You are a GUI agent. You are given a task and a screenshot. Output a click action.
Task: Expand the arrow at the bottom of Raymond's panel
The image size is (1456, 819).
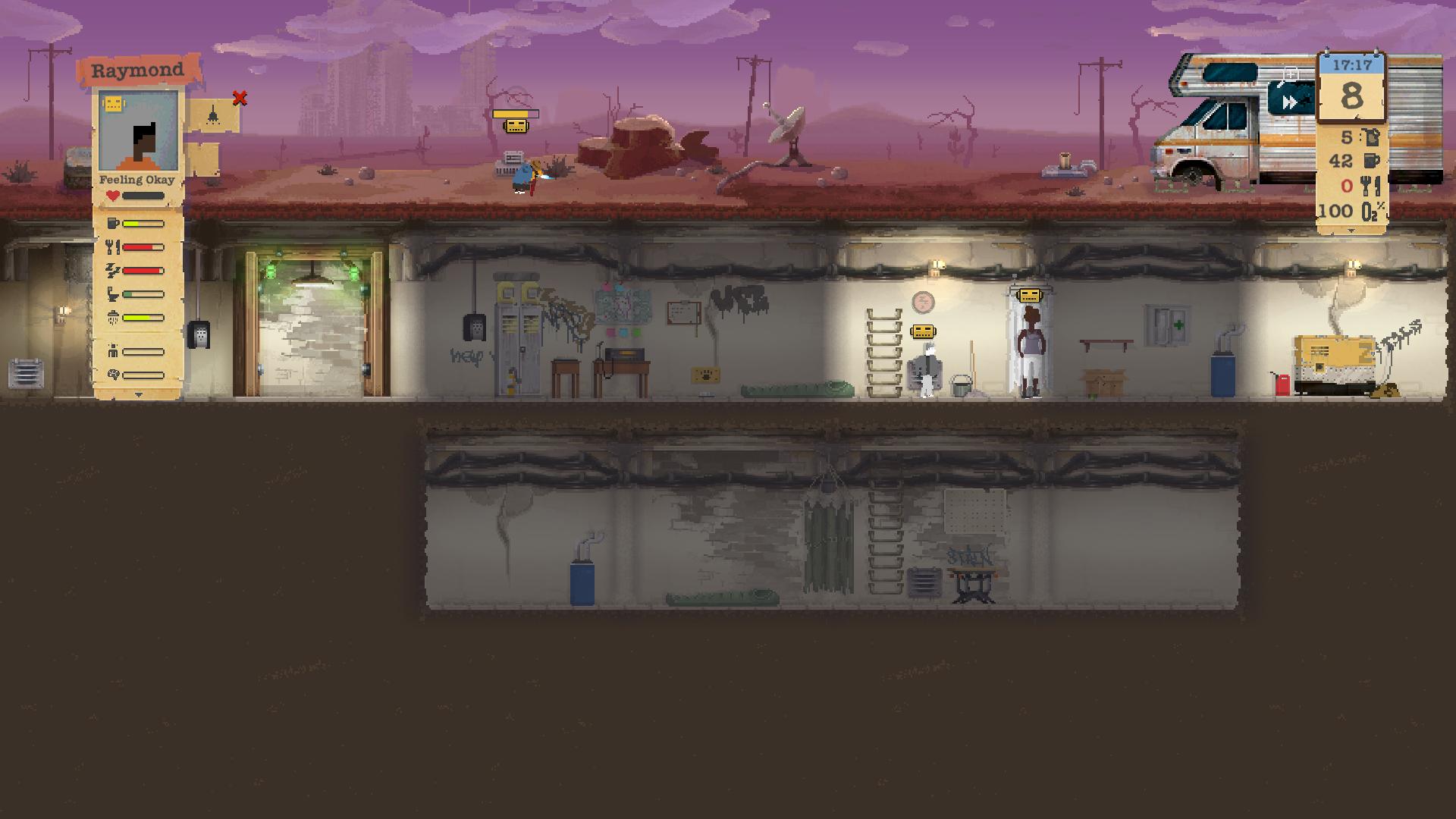(x=138, y=395)
